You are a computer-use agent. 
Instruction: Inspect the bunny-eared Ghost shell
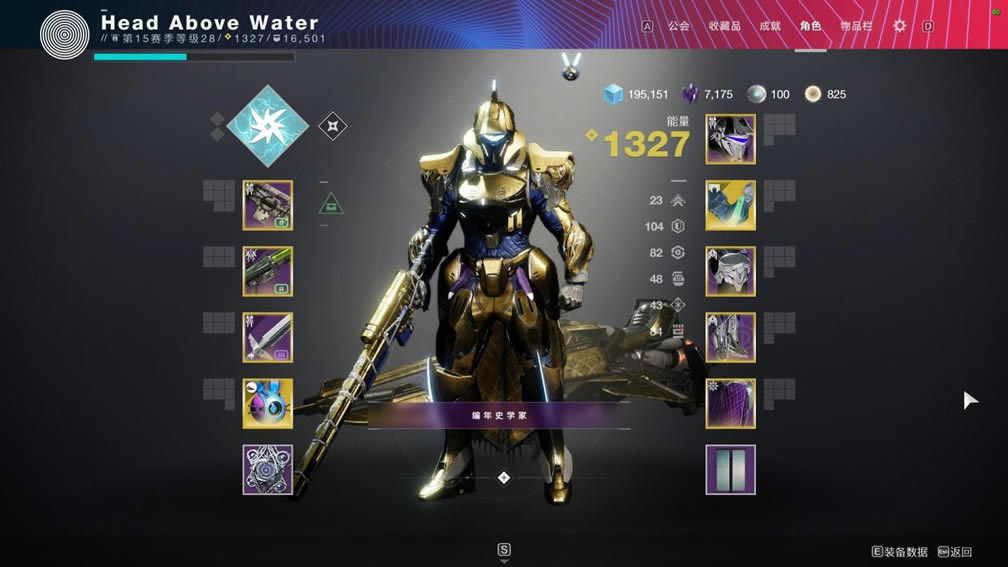pyautogui.click(x=268, y=403)
